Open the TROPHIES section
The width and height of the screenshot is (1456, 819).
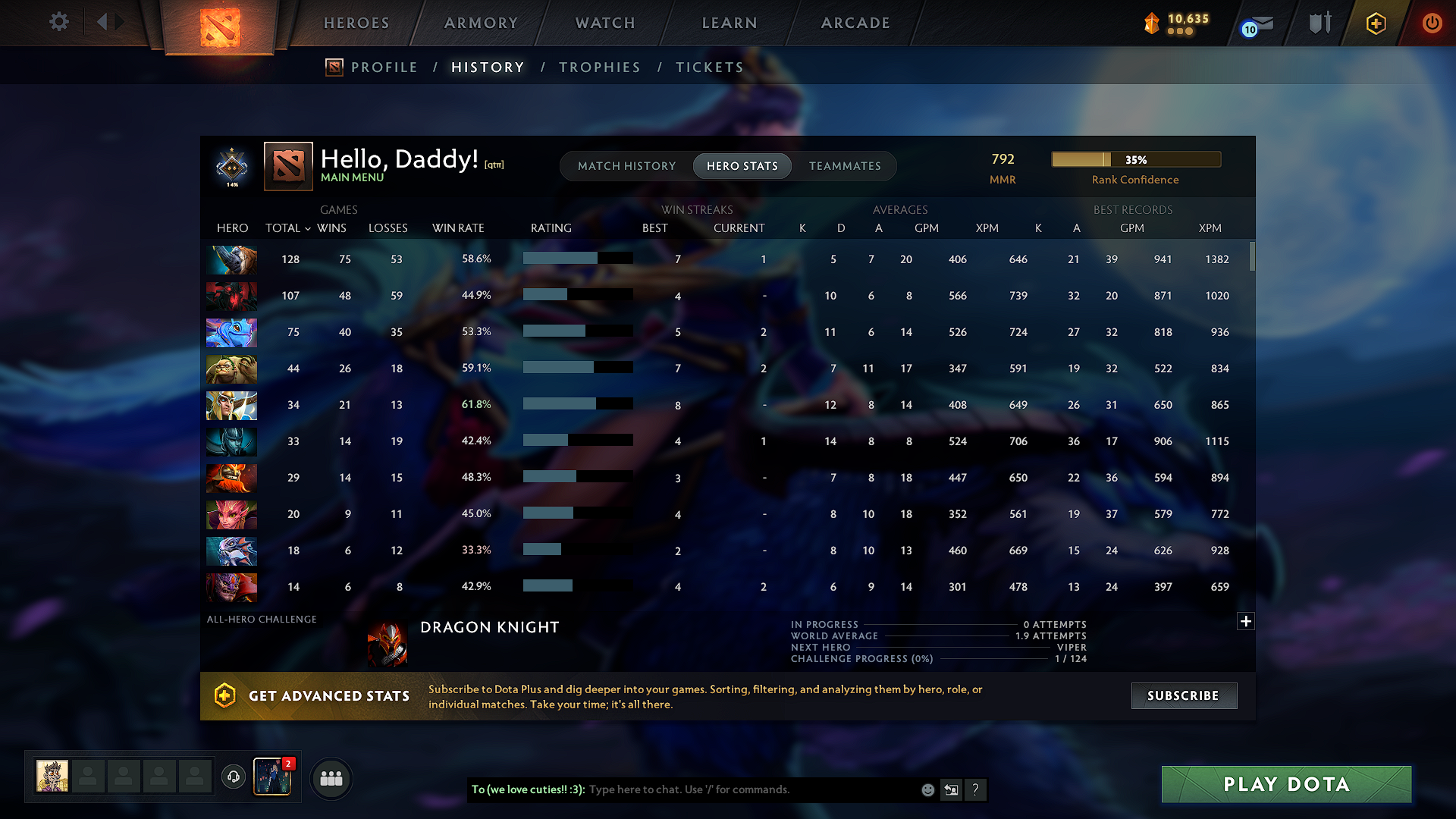(x=599, y=67)
